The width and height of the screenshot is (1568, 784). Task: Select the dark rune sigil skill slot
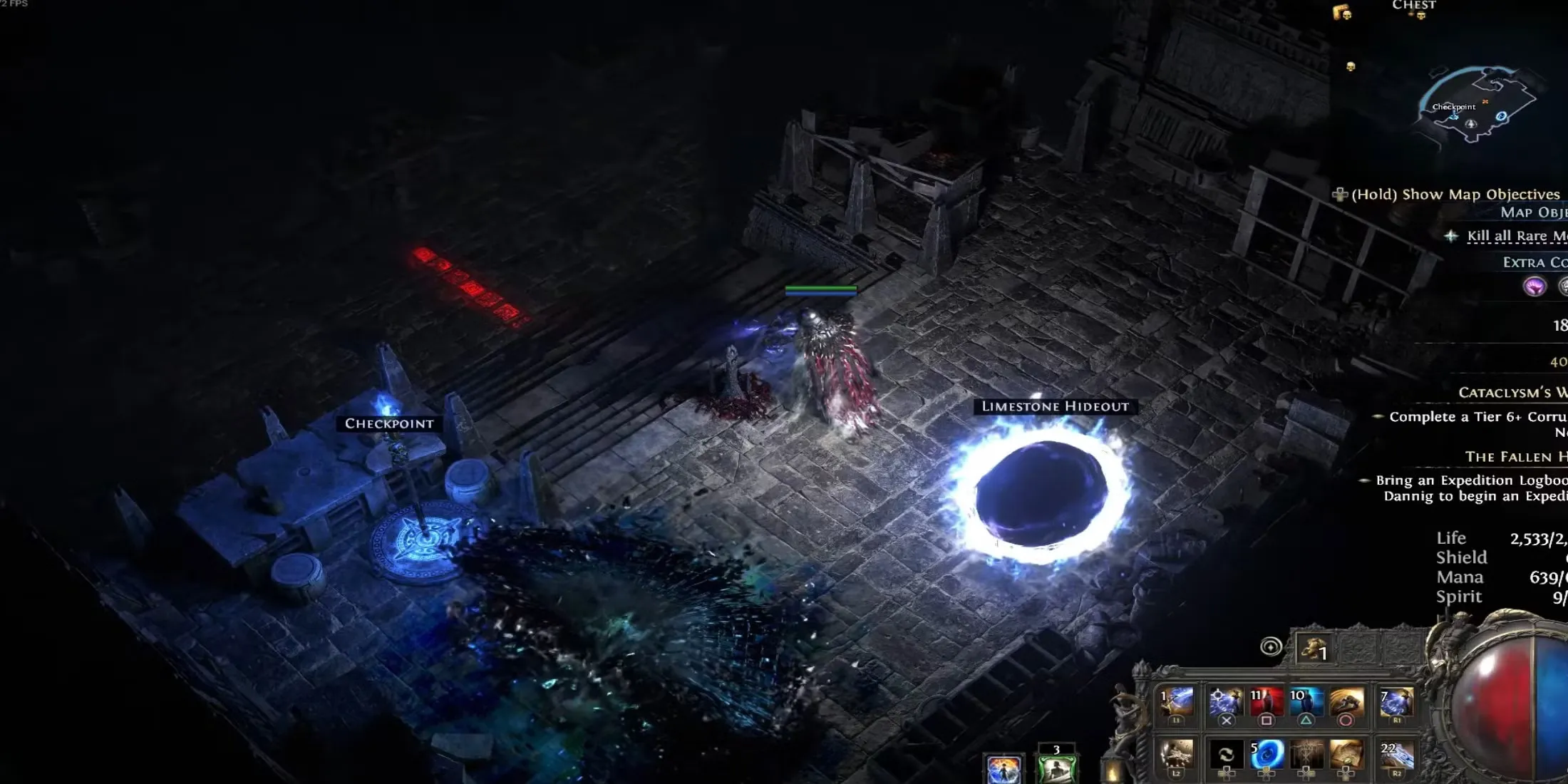tap(1306, 755)
